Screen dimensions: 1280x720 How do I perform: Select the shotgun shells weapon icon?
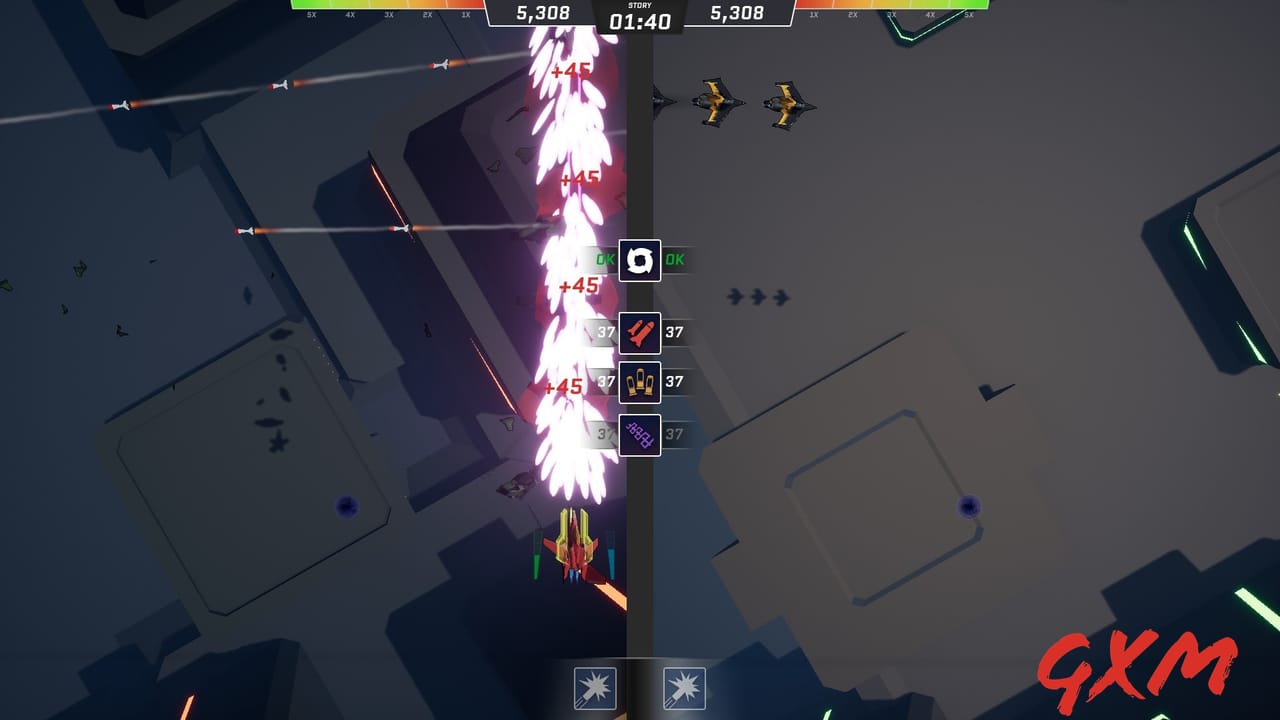tap(639, 383)
